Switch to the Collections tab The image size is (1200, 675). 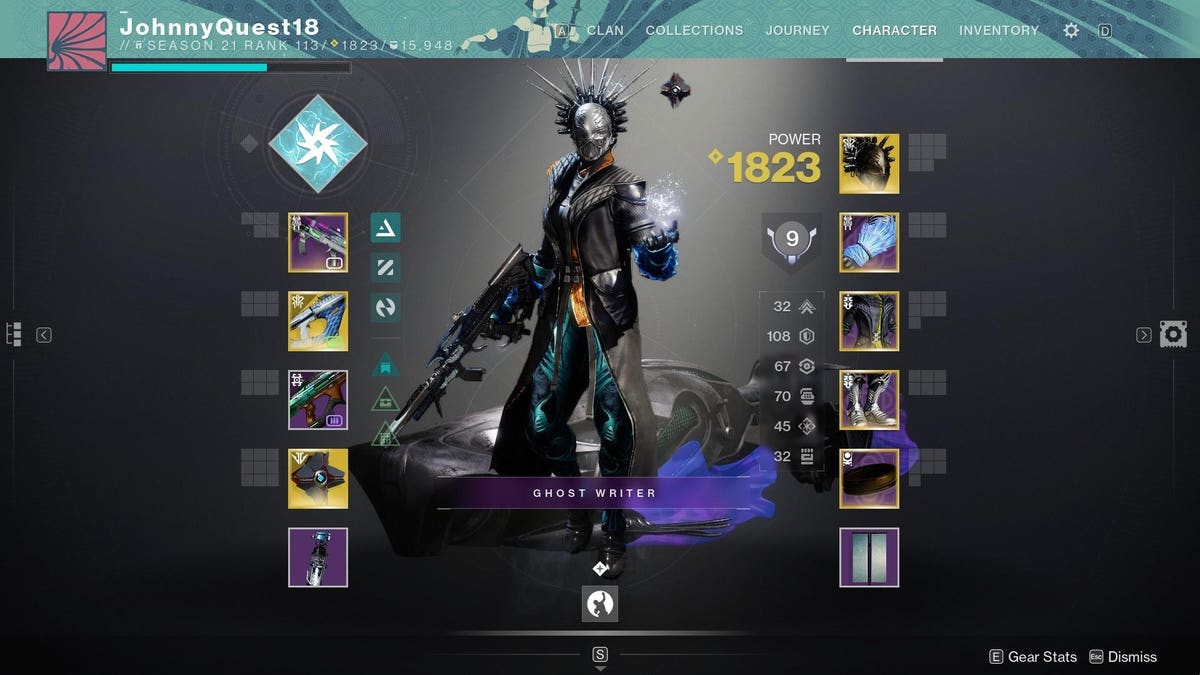pyautogui.click(x=694, y=30)
